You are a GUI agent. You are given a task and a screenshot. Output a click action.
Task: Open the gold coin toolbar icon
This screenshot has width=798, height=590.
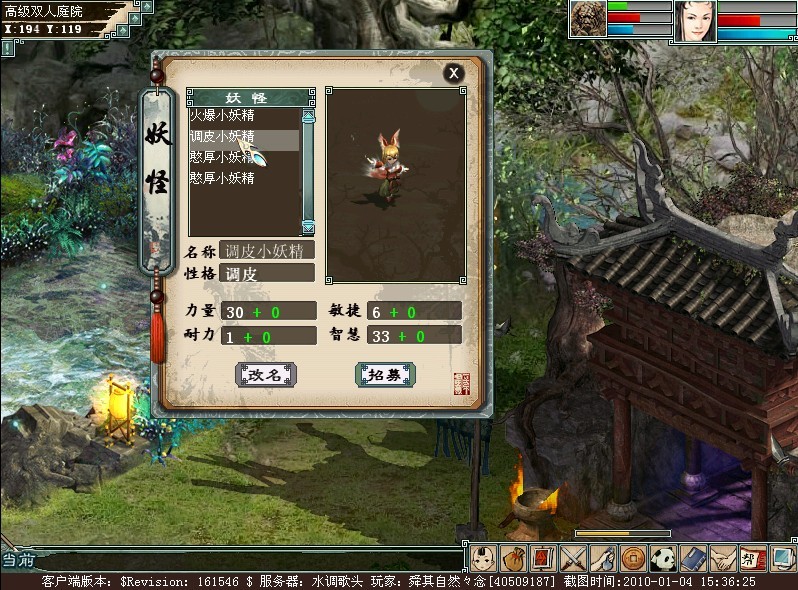(632, 558)
